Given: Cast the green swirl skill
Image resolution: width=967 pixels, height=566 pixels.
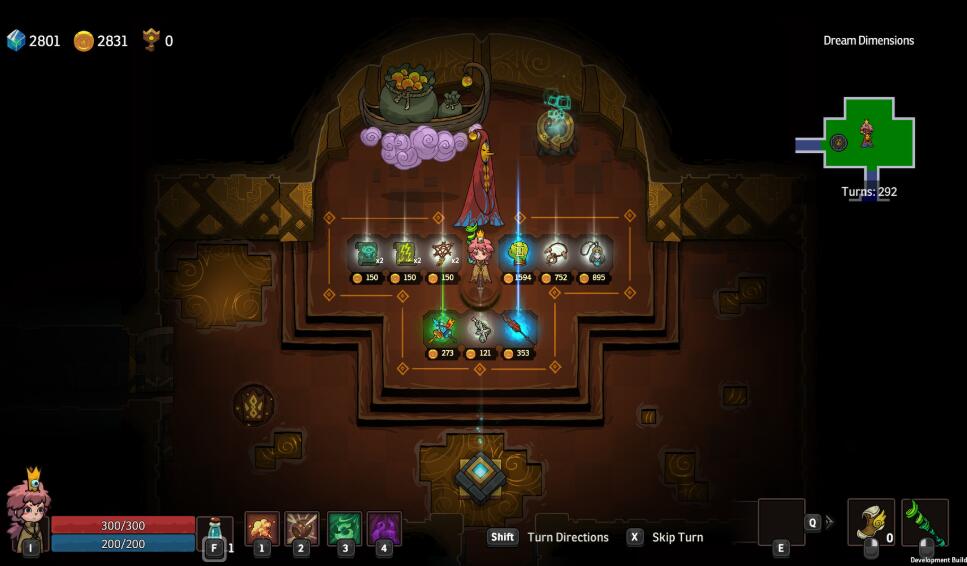Looking at the screenshot, I should [344, 528].
